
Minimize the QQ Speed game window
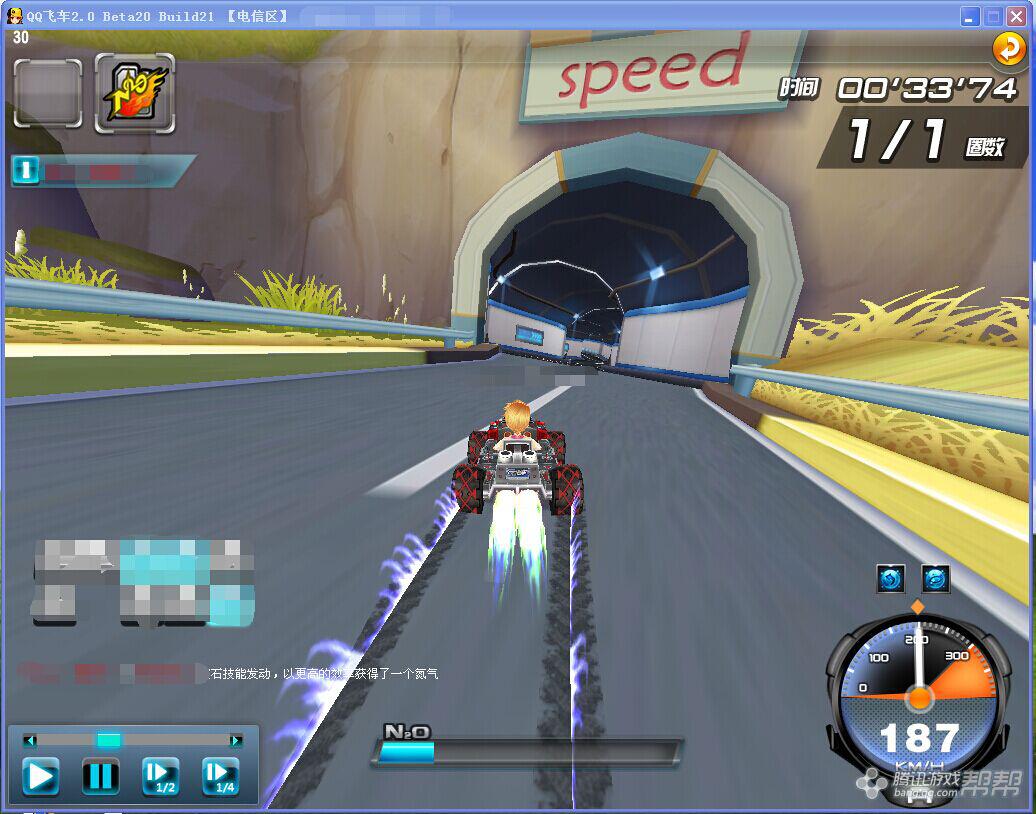[970, 16]
